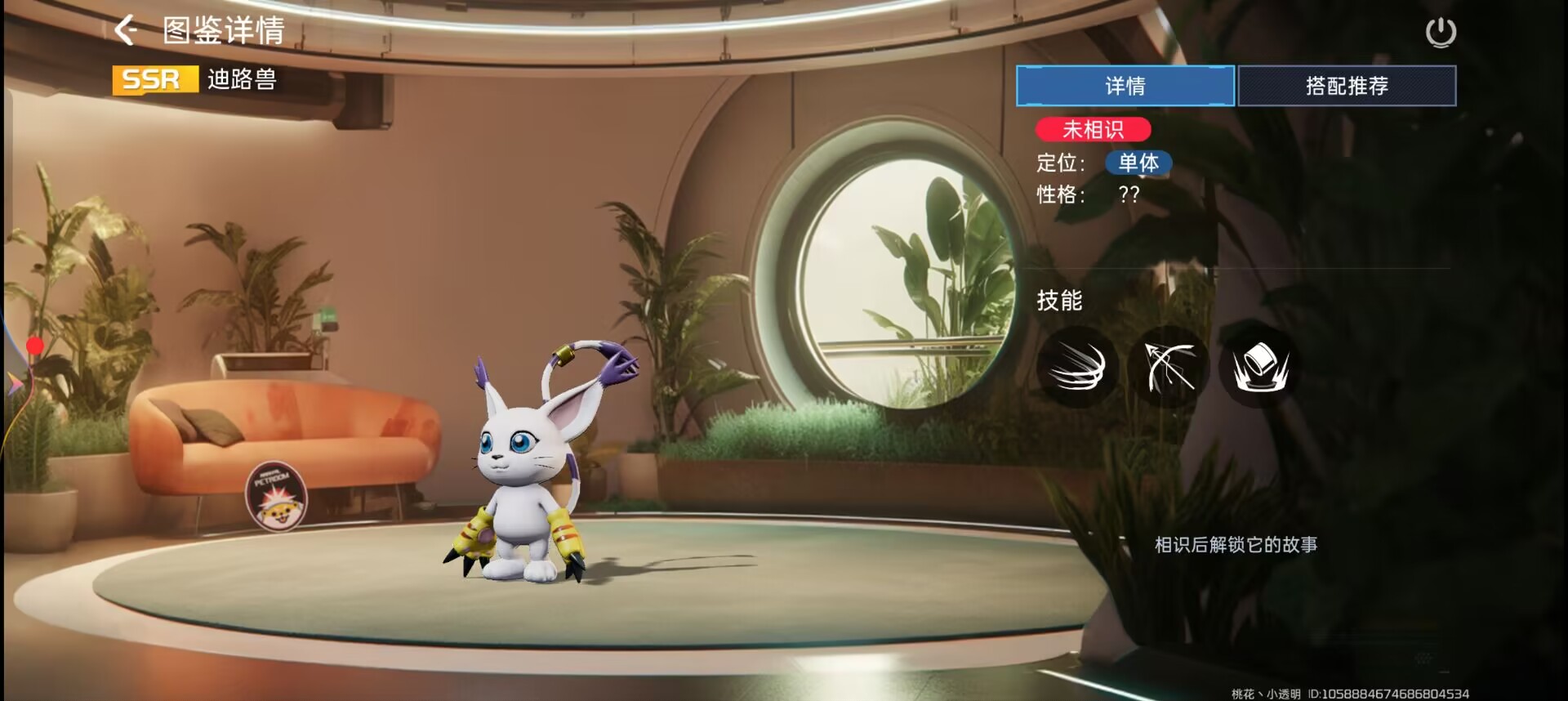Select the 详情 tab
This screenshot has width=1568, height=701.
1125,86
